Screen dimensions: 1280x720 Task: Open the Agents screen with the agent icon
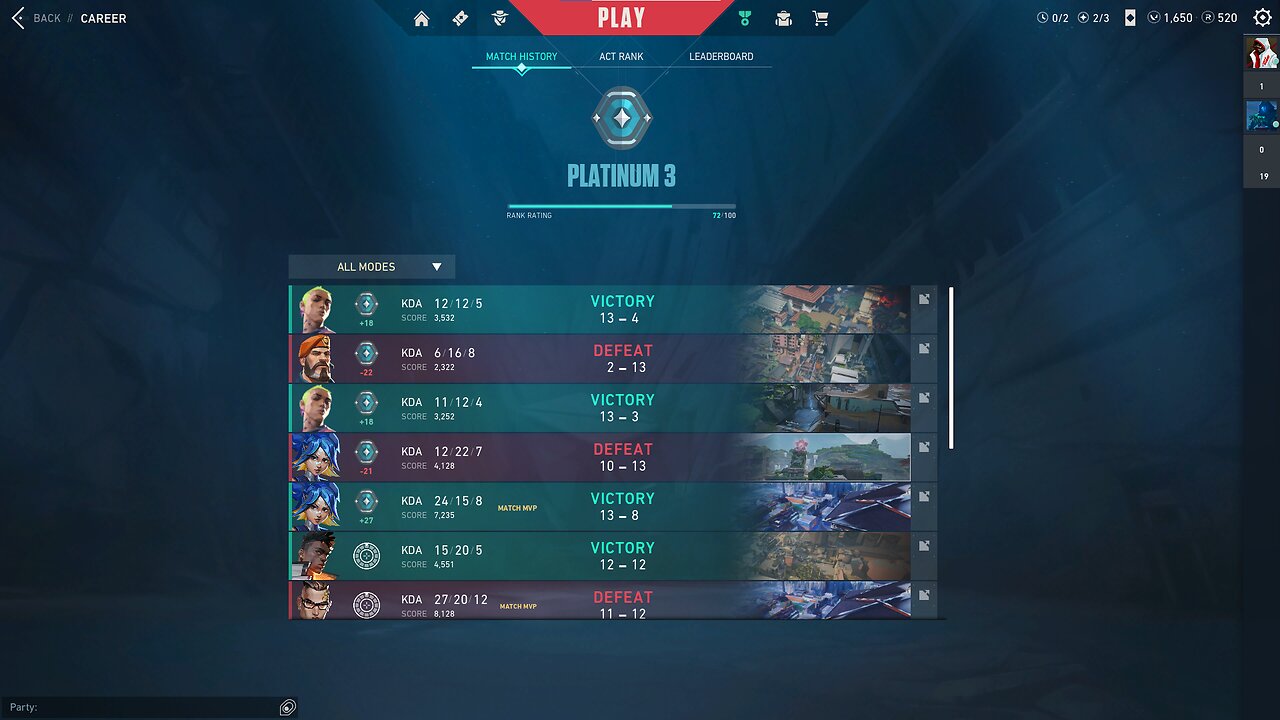[x=499, y=18]
